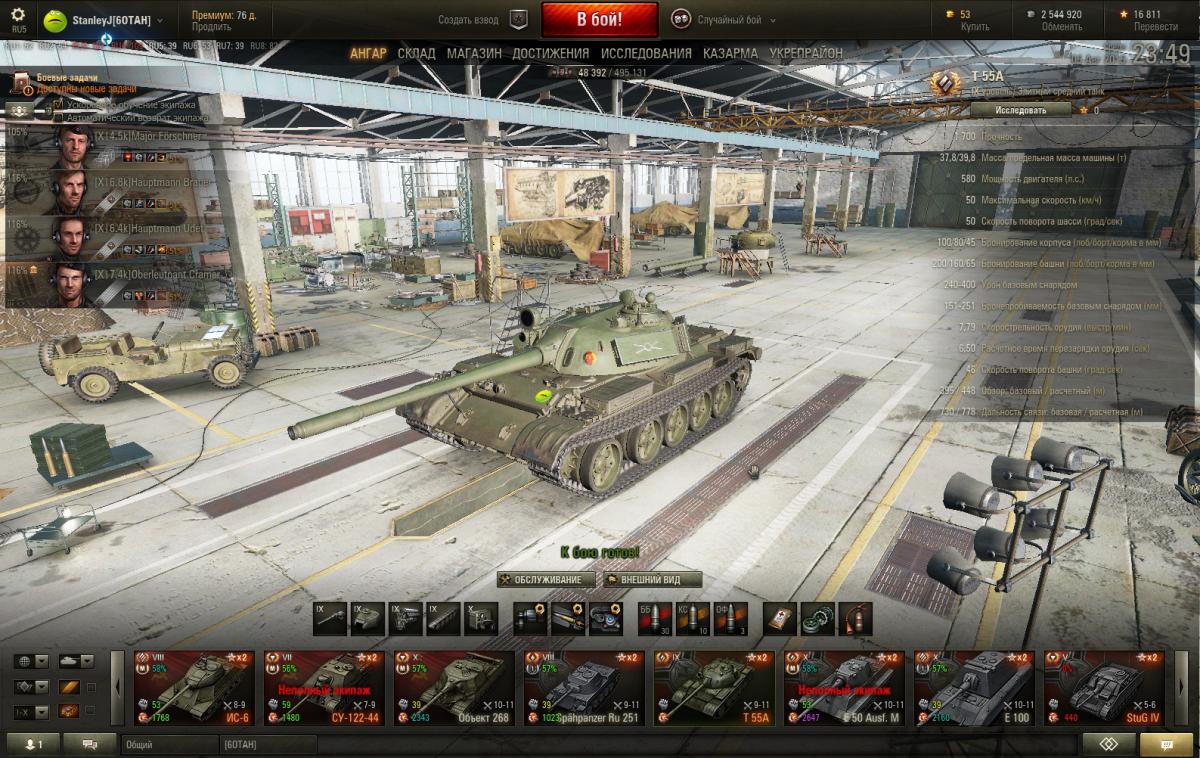The image size is (1200, 758).
Task: Pick the StuG IV tank card
Action: pos(1104,687)
